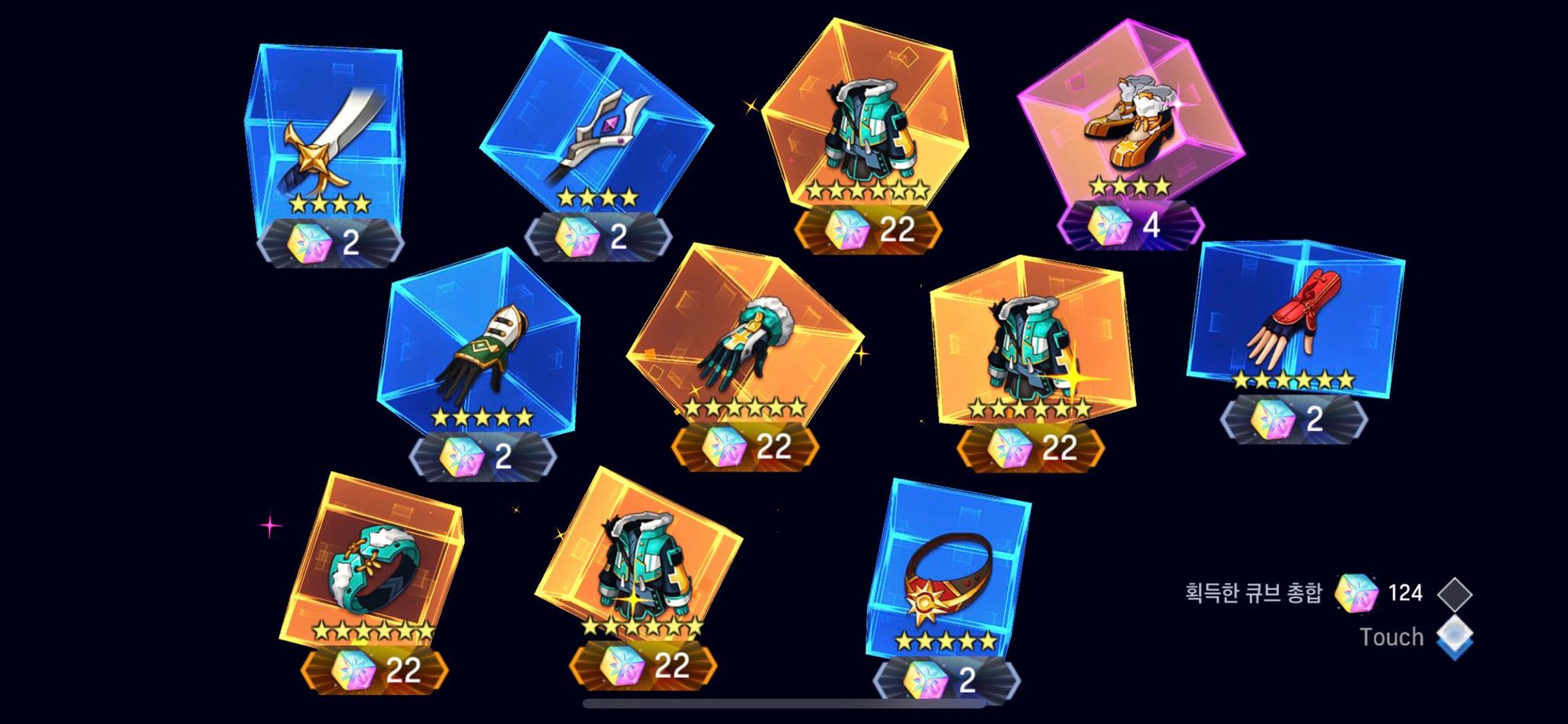Screen dimensions: 1568x724
Task: Select the curved sword cube
Action: 328,144
